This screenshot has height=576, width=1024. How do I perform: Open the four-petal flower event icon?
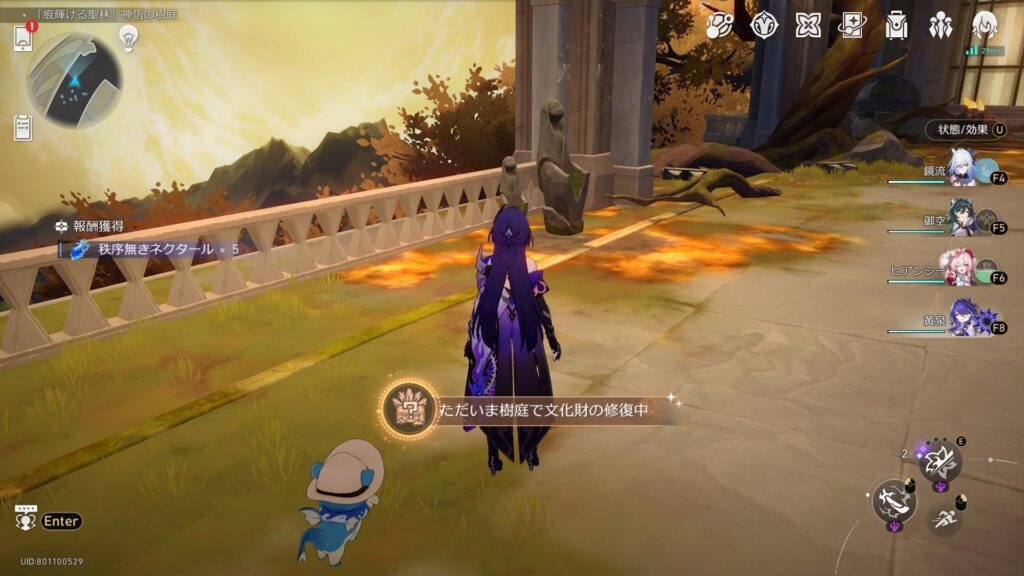[x=809, y=25]
